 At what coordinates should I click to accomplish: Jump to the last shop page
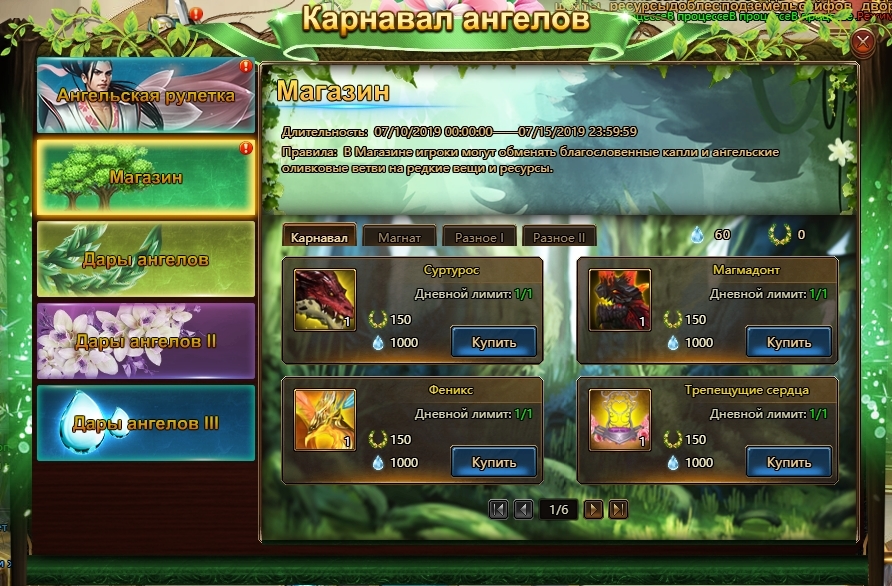(619, 510)
